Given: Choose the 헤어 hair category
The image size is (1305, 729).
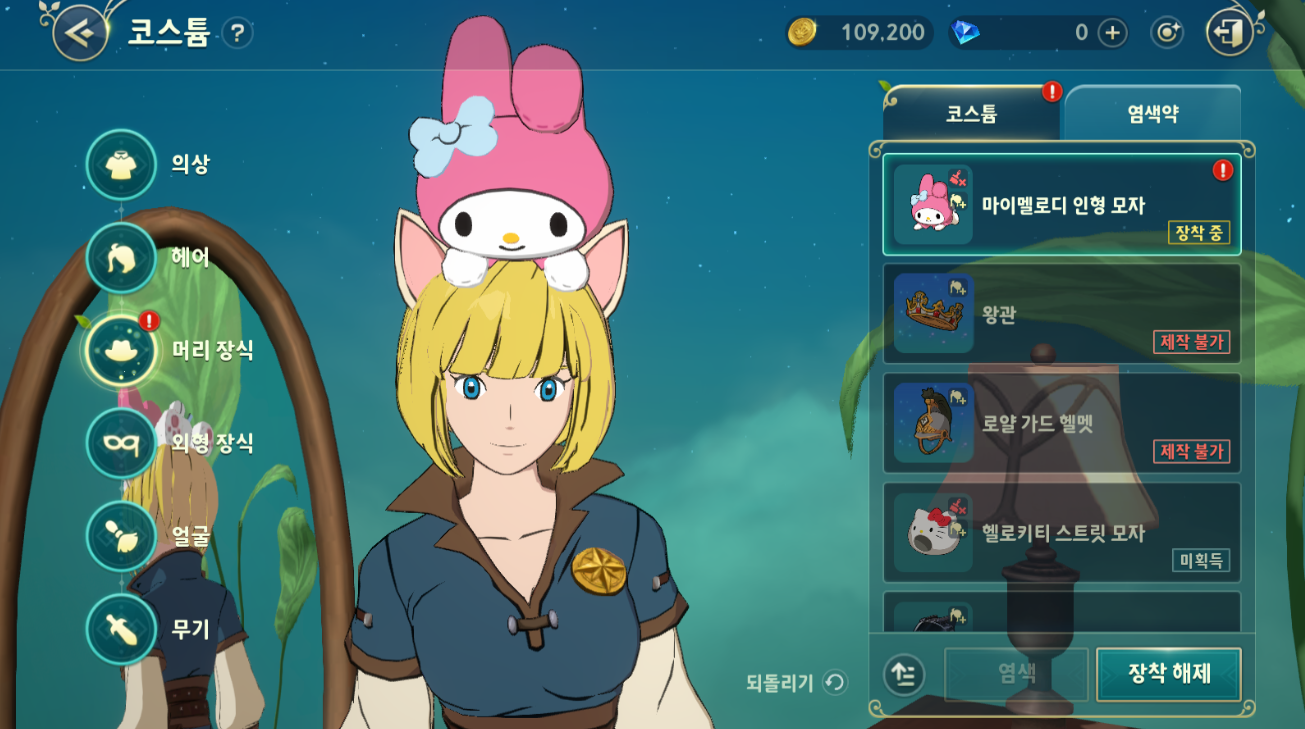Looking at the screenshot, I should [x=122, y=258].
